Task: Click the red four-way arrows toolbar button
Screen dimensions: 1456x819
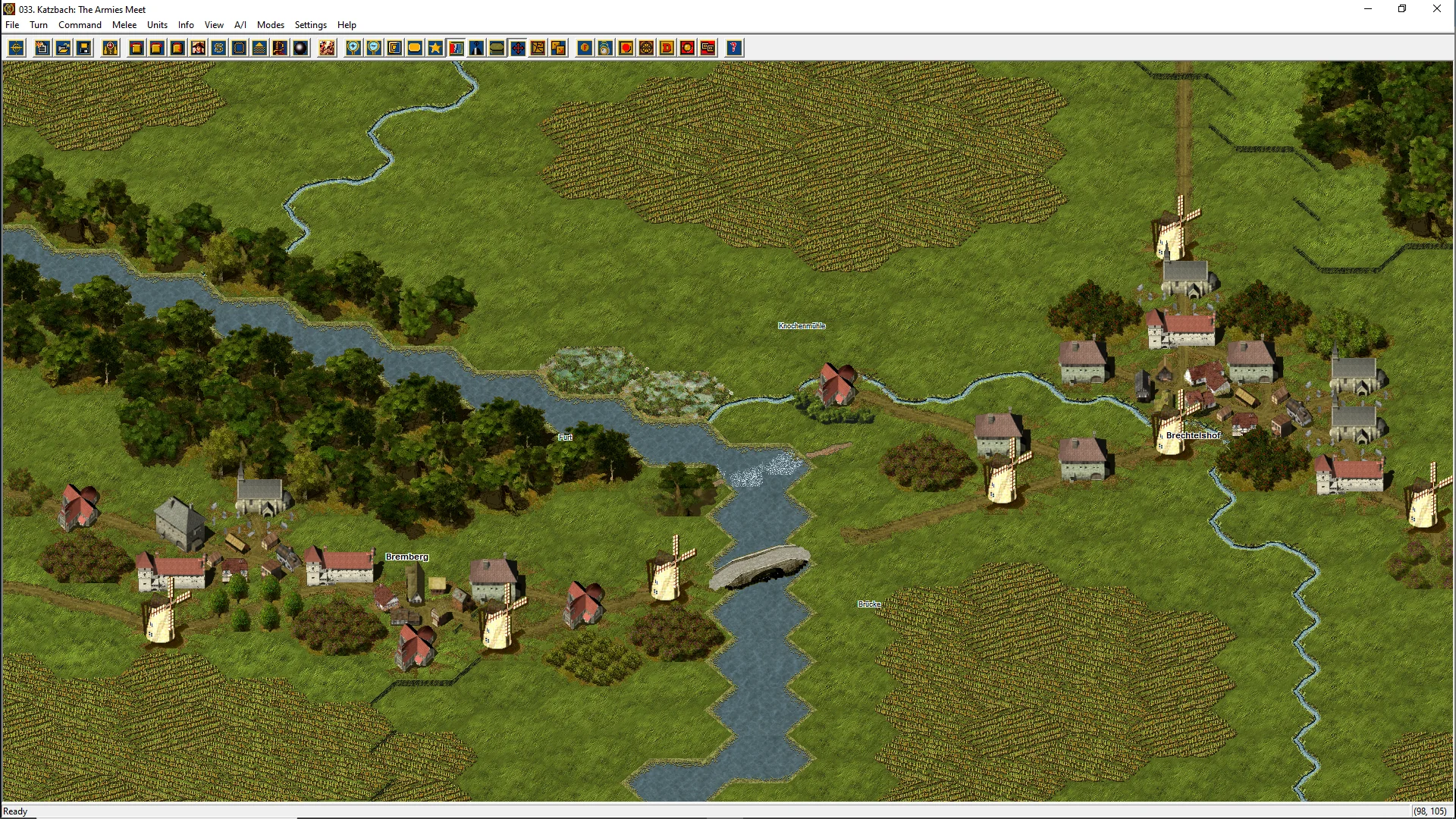Action: [518, 49]
